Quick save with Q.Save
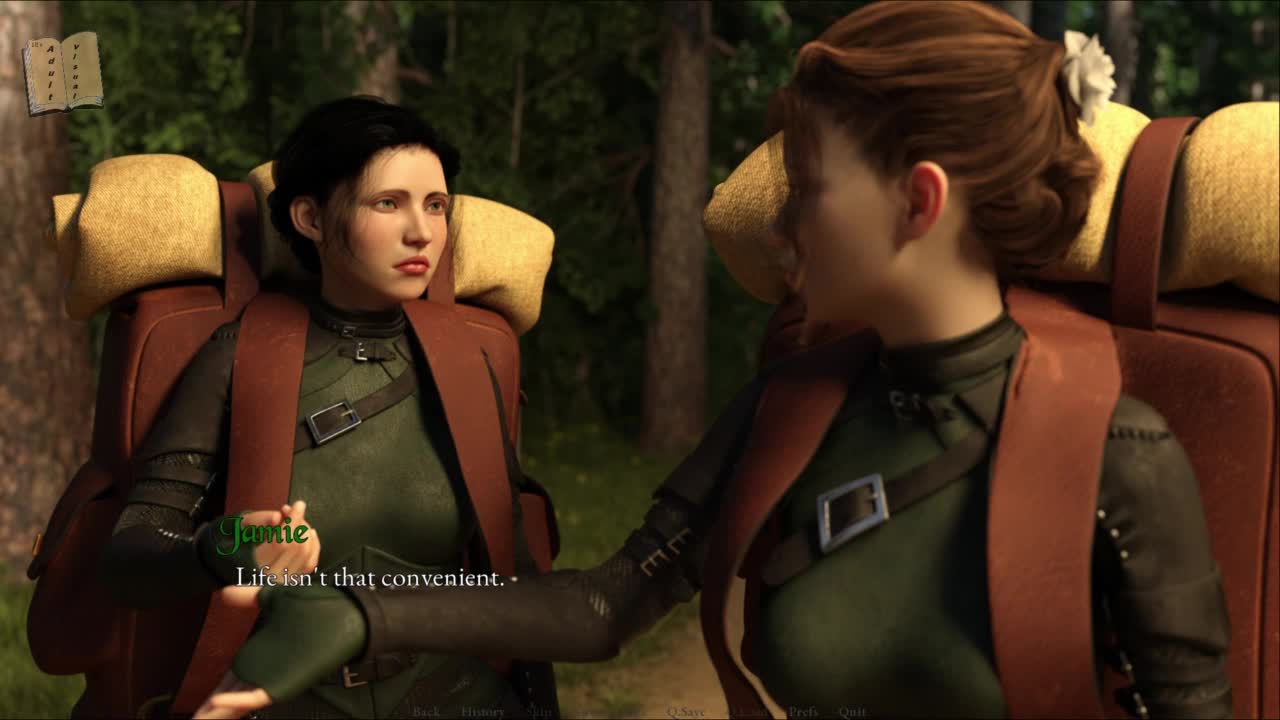1280x720 pixels. 686,712
